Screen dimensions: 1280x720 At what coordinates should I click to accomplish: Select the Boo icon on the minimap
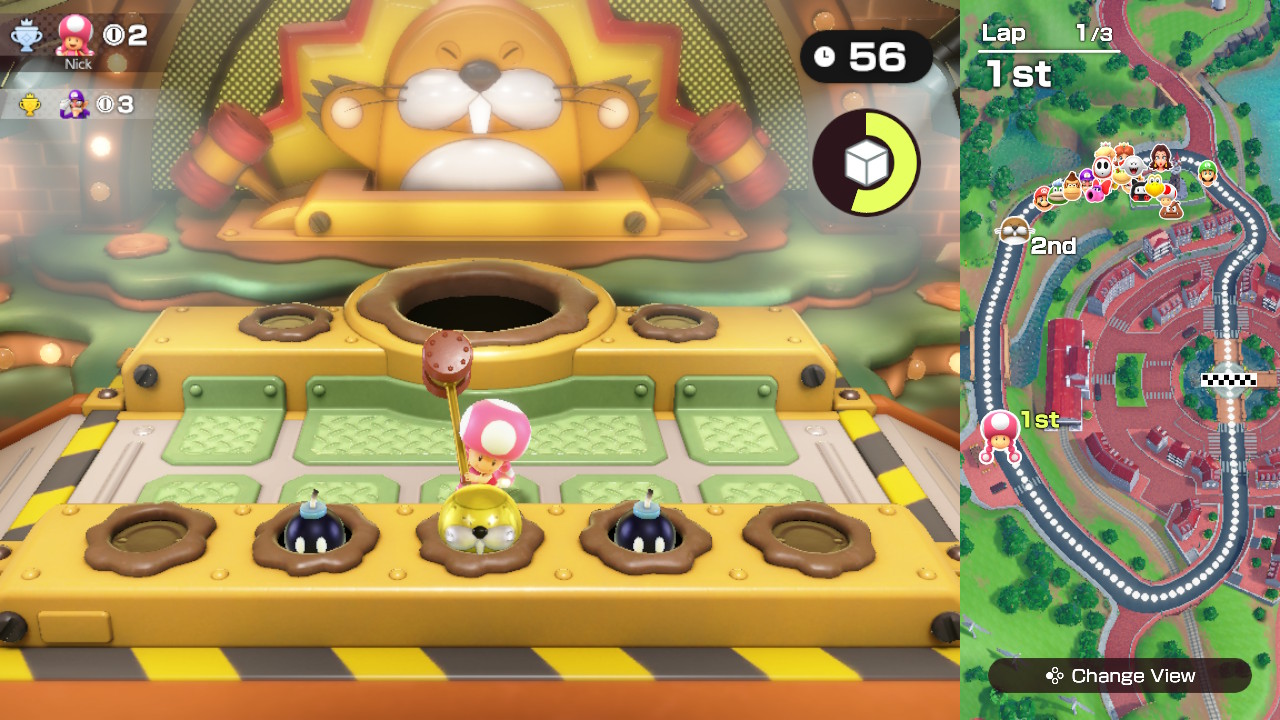[x=1131, y=164]
